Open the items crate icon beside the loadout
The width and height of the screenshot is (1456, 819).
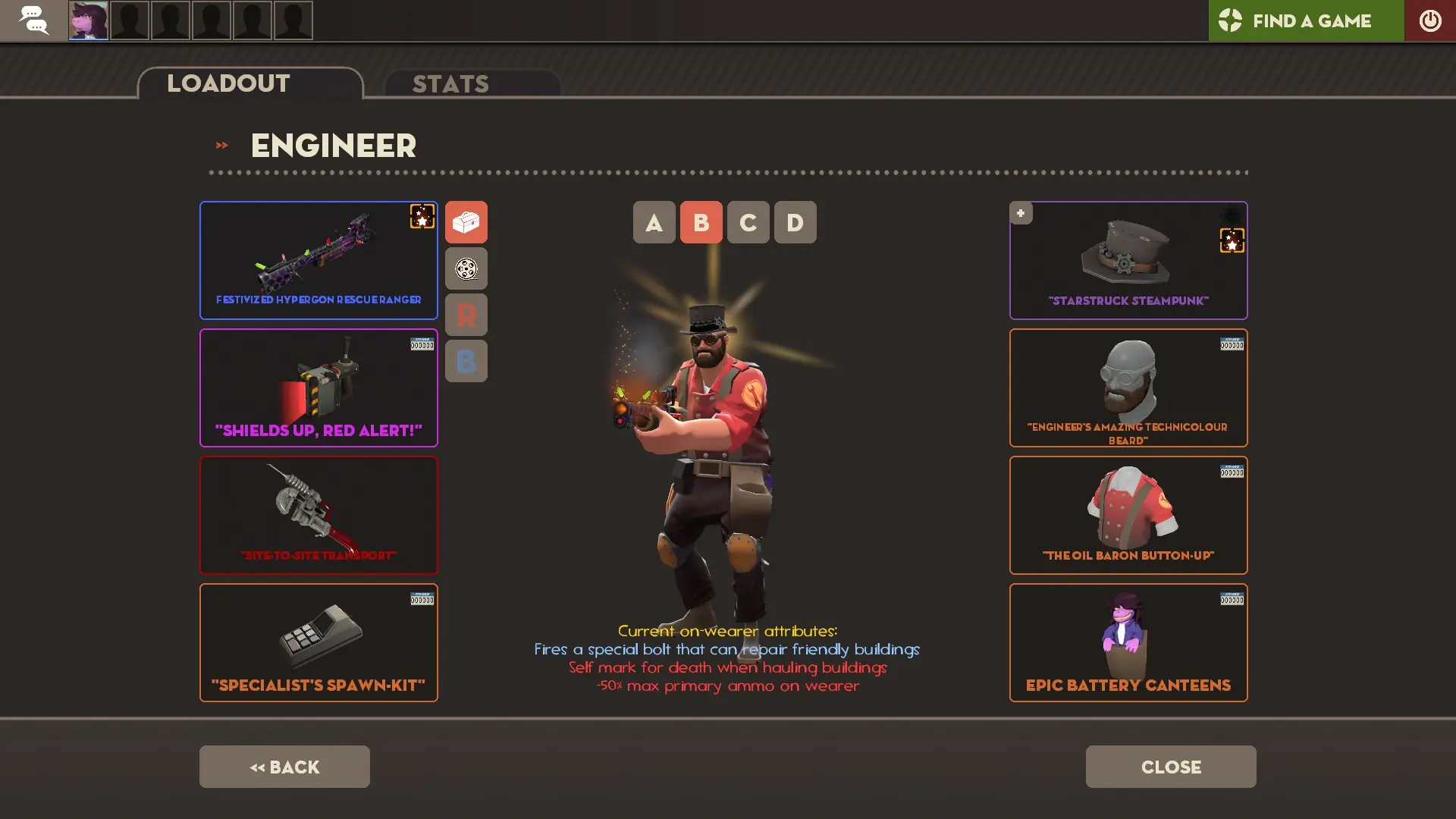[466, 221]
